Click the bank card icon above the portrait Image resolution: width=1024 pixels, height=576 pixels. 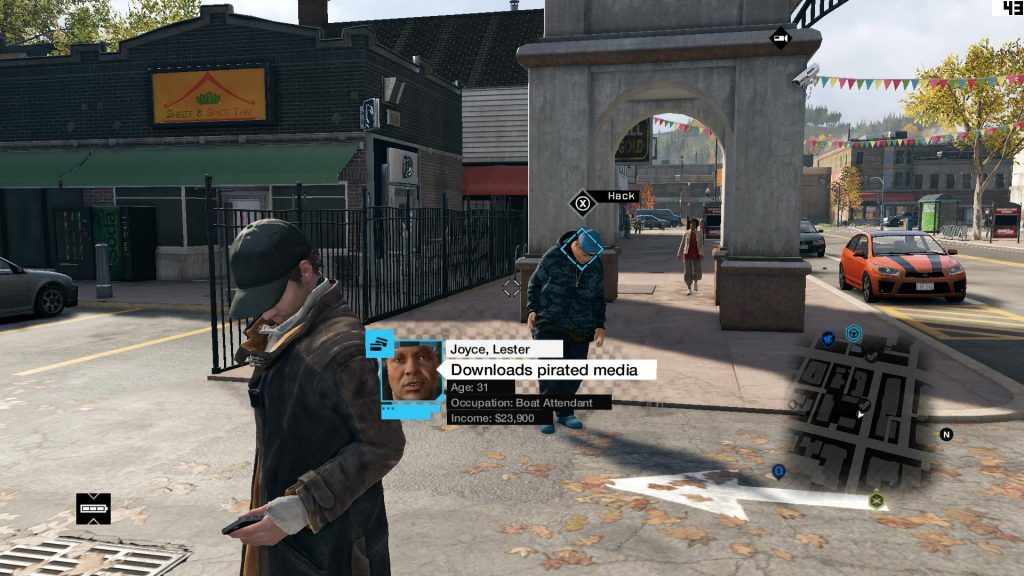coord(379,343)
